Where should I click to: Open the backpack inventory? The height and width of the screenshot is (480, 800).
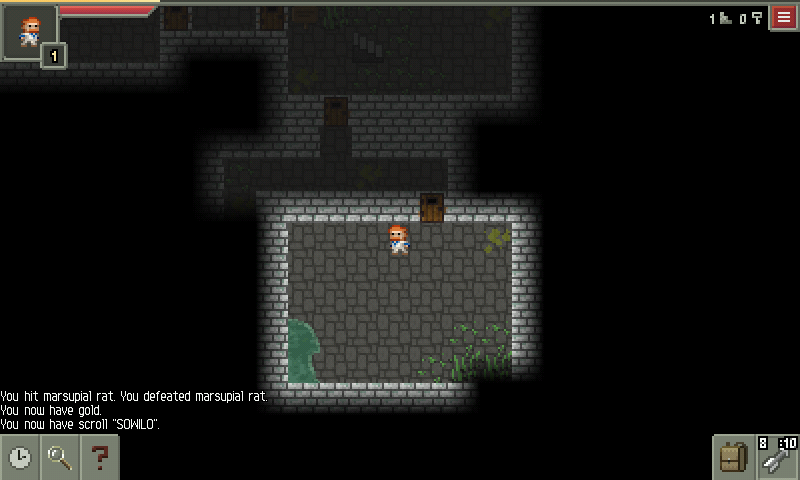pos(733,458)
